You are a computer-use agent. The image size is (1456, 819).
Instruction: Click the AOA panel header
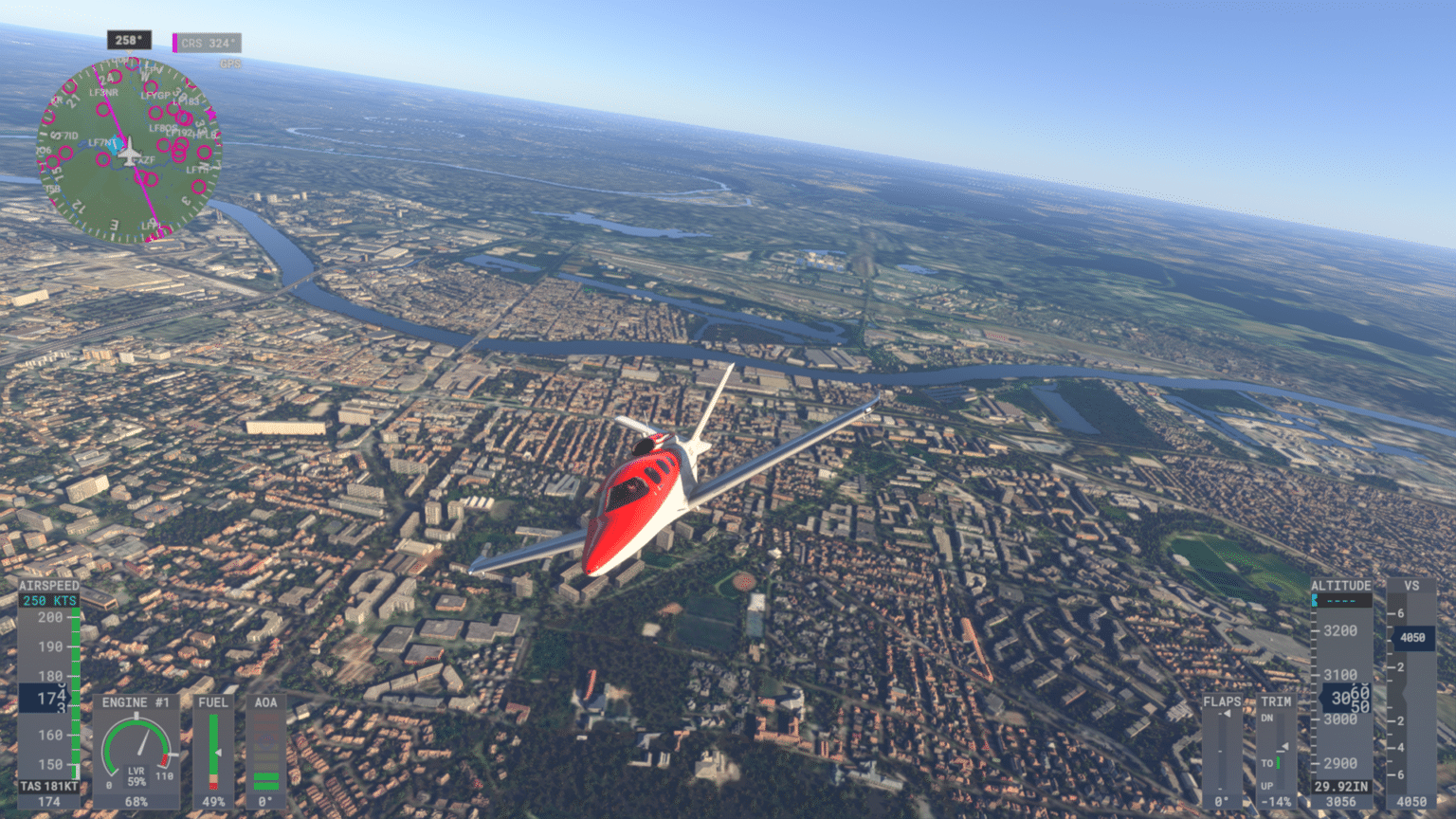[x=265, y=702]
